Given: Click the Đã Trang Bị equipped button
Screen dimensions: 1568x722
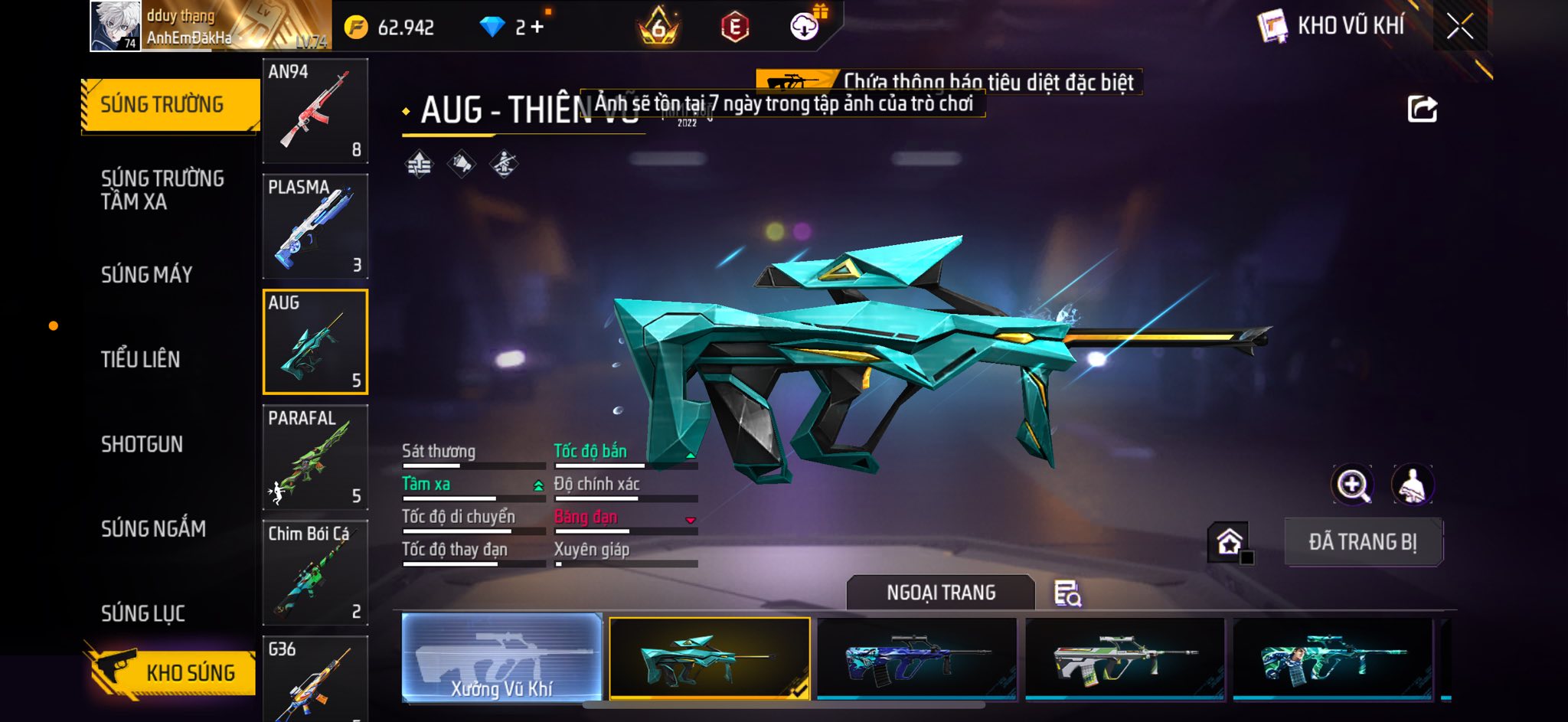Looking at the screenshot, I should coord(1363,542).
